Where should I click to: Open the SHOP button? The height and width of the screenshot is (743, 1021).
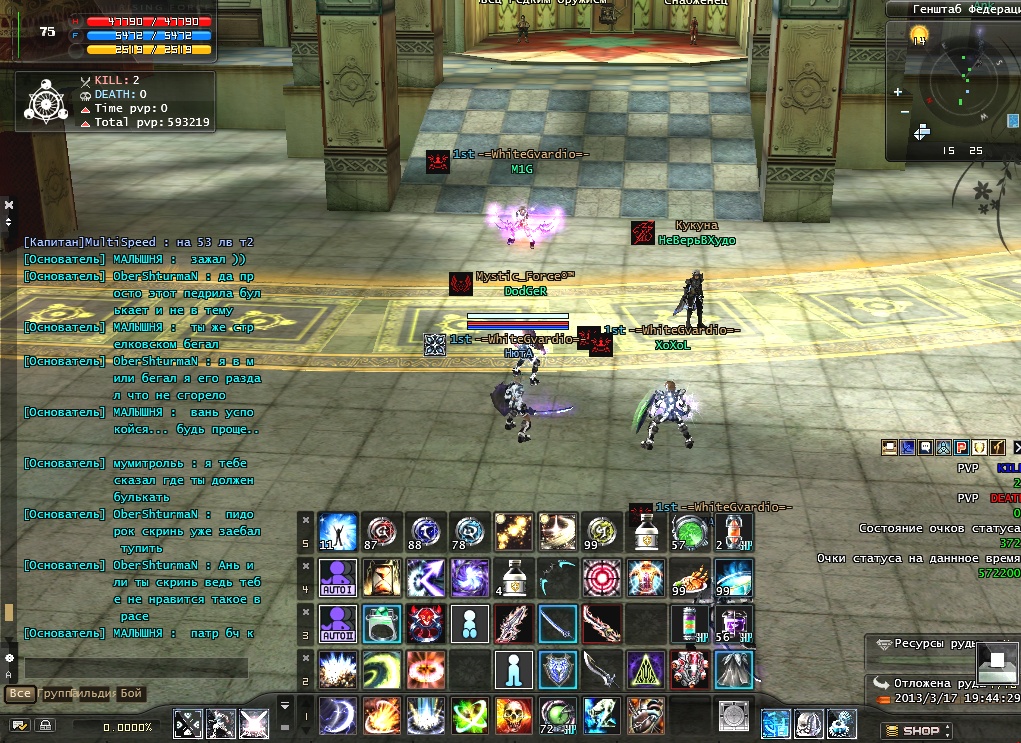click(912, 731)
